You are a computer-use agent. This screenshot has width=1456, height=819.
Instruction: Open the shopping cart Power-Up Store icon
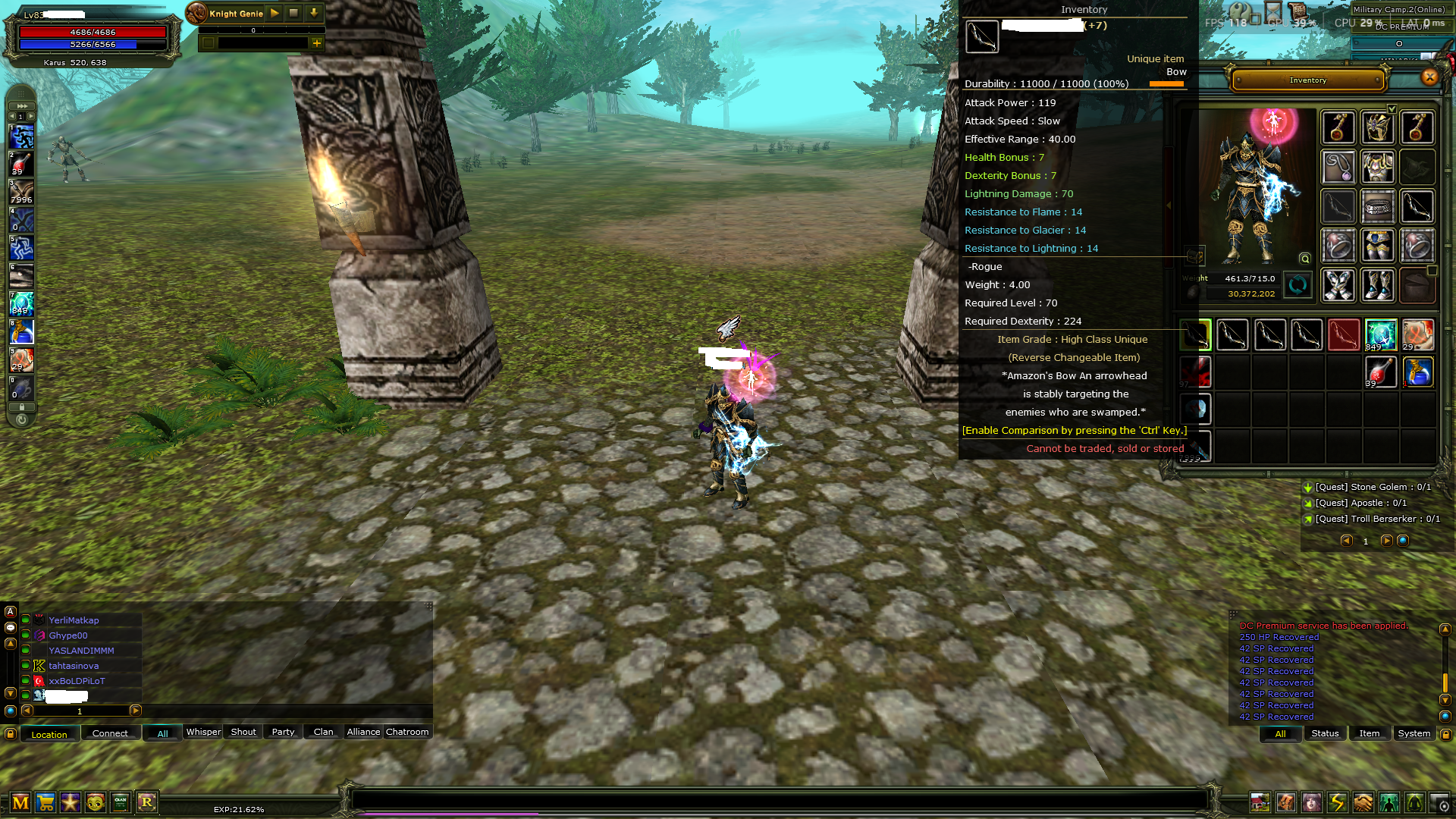(x=45, y=802)
